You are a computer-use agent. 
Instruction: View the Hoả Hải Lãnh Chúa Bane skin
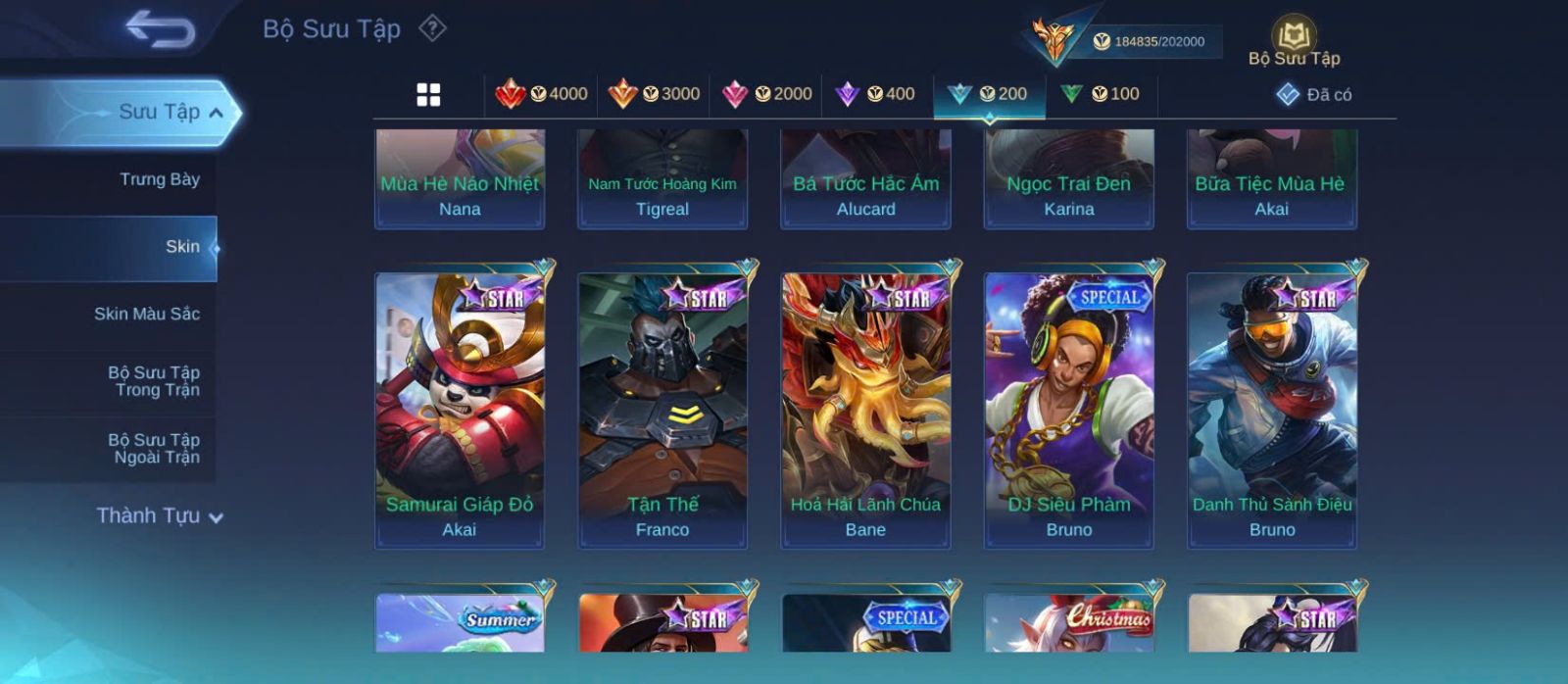click(865, 410)
